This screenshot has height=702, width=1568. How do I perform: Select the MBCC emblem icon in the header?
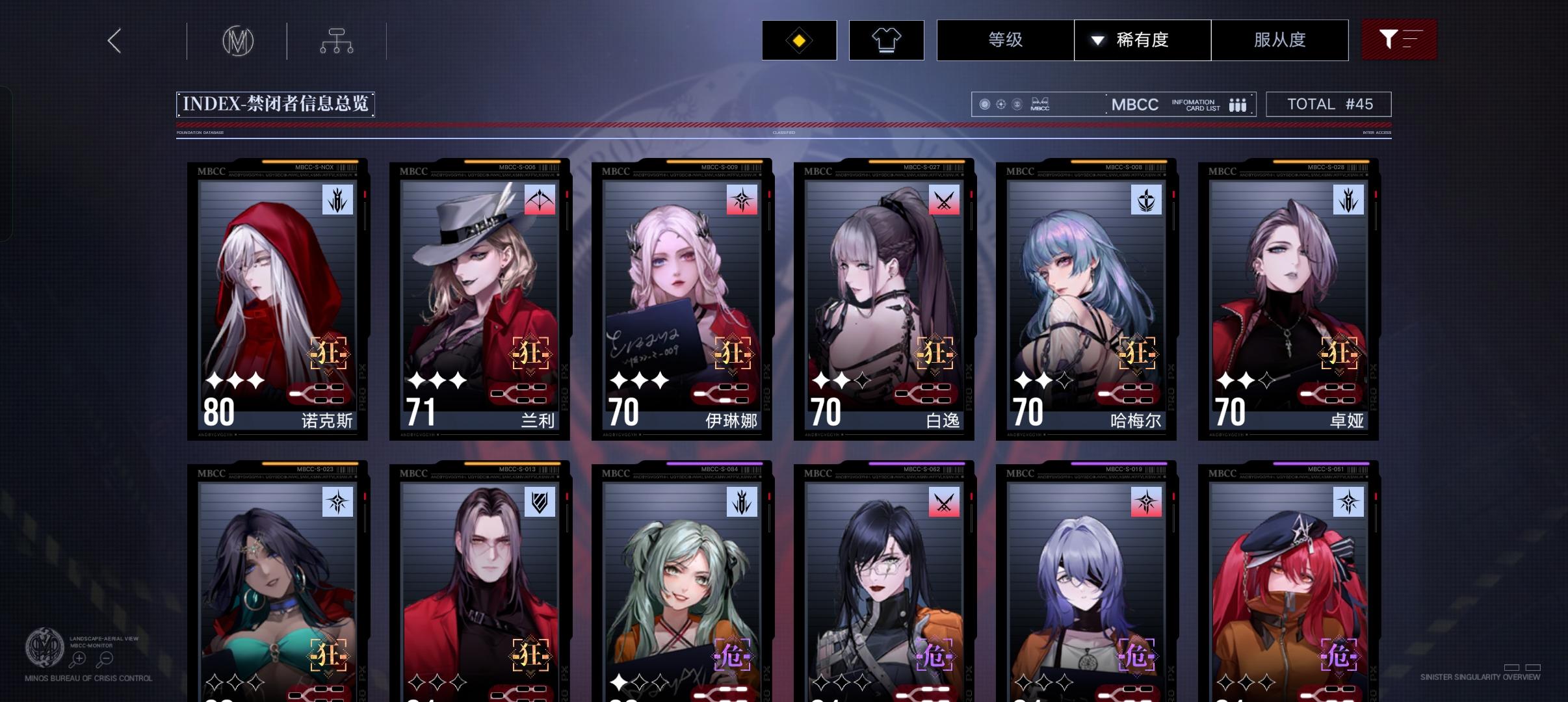[237, 40]
